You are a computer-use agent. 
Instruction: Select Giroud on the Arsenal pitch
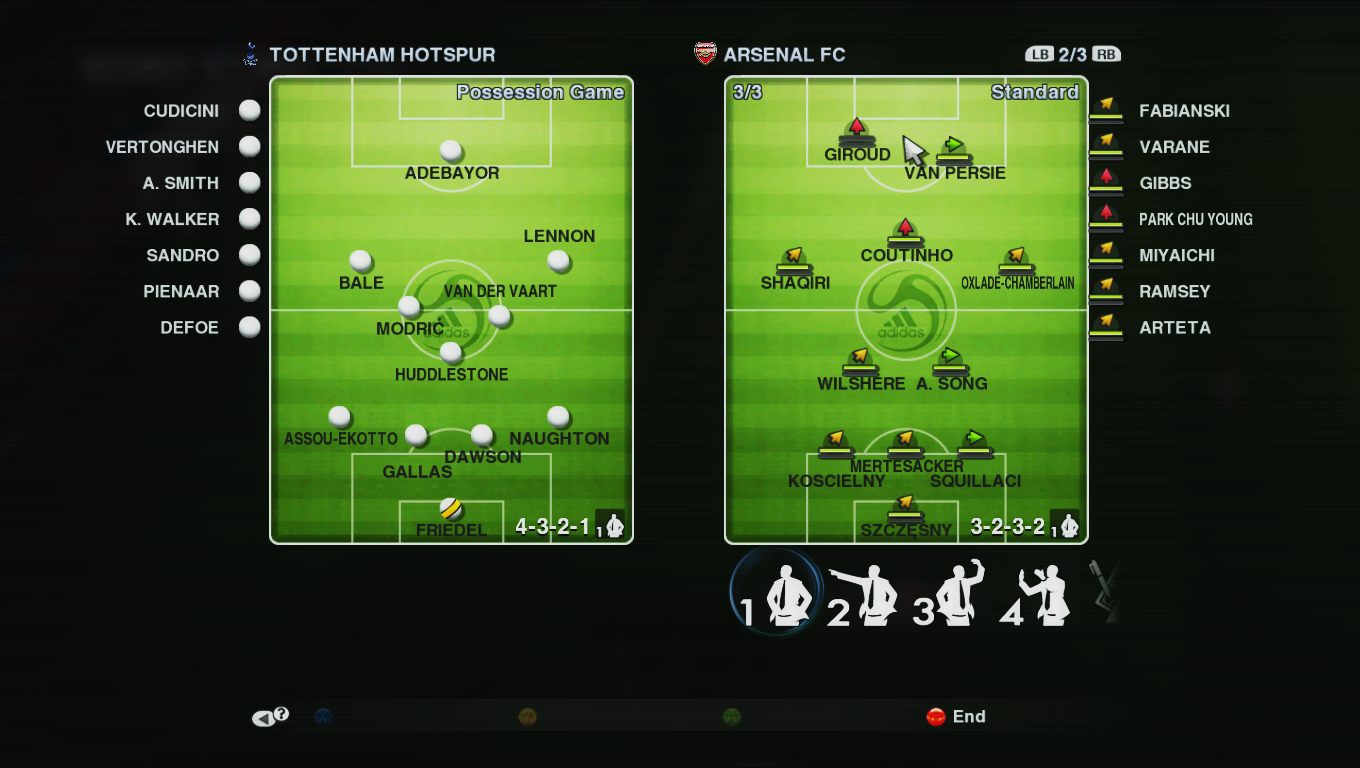point(857,131)
